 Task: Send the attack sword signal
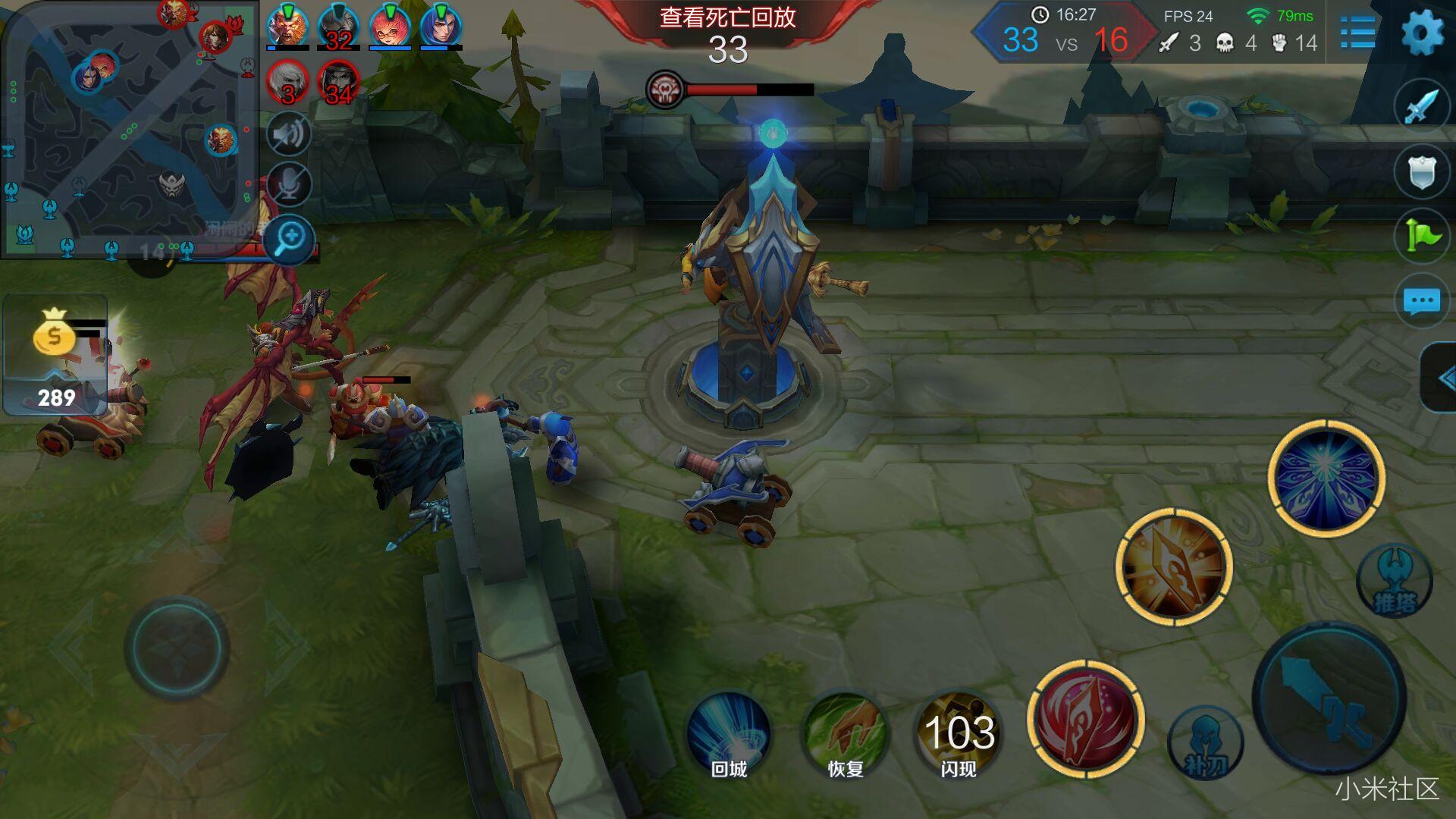point(1421,106)
